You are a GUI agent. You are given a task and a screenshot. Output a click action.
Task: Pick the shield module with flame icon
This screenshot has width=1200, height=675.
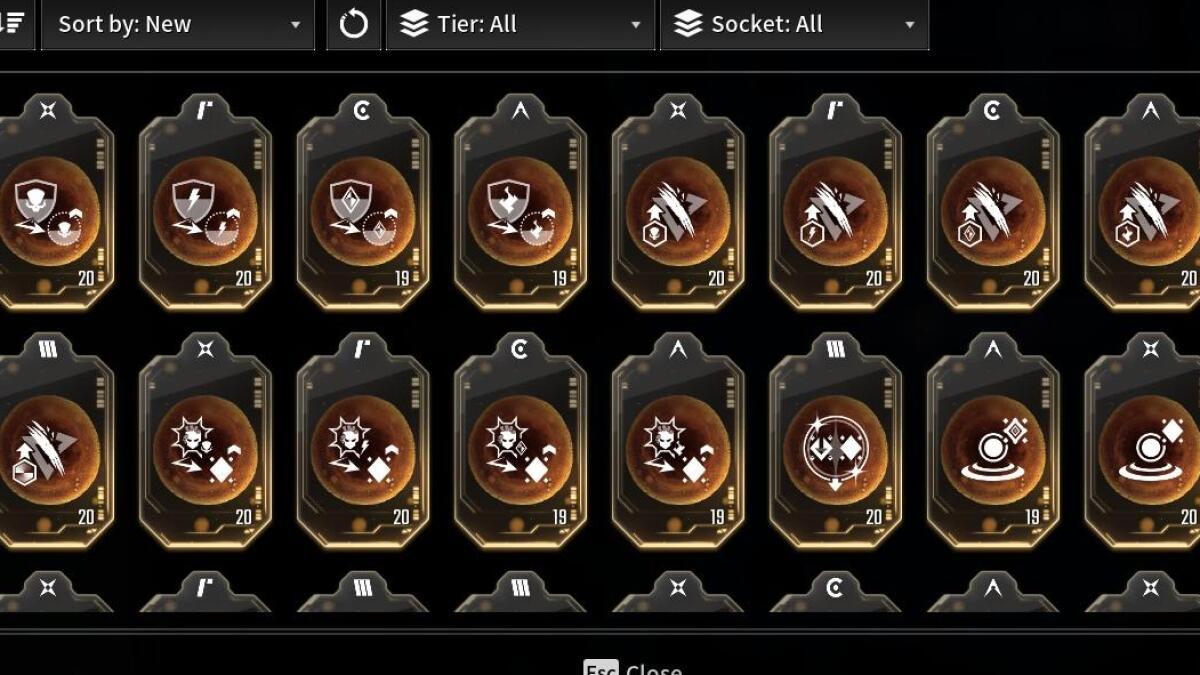(520, 210)
